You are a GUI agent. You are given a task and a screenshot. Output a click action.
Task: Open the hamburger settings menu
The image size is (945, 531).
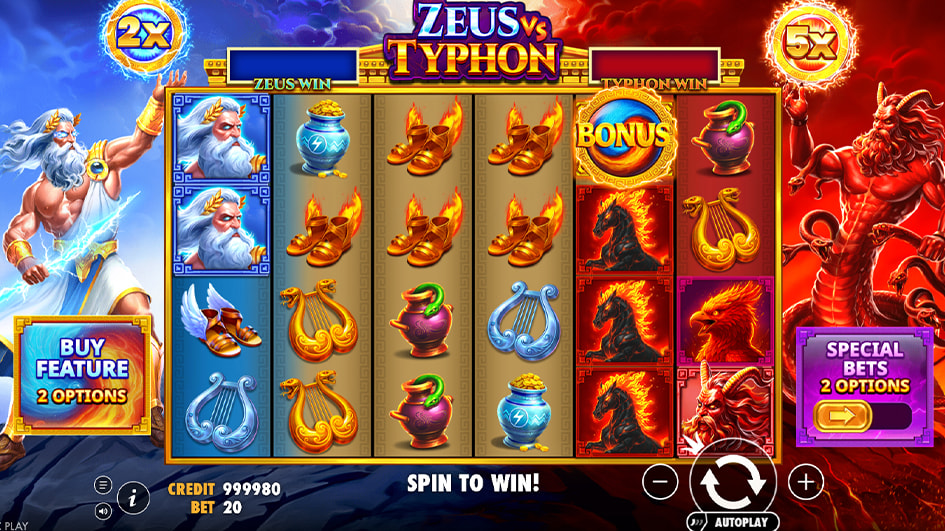coord(103,485)
